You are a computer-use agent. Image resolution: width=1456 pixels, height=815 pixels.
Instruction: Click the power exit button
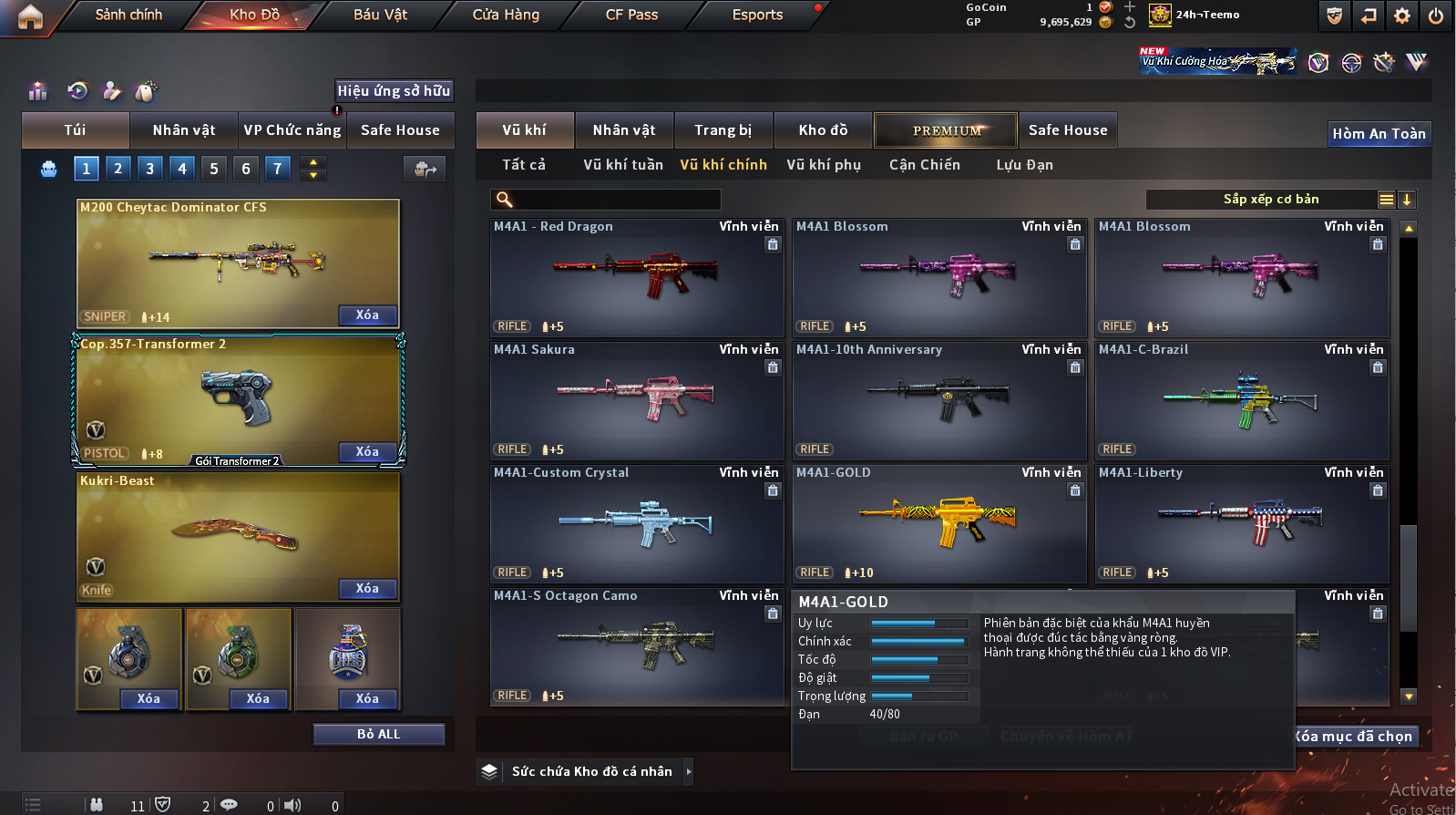pyautogui.click(x=1436, y=15)
